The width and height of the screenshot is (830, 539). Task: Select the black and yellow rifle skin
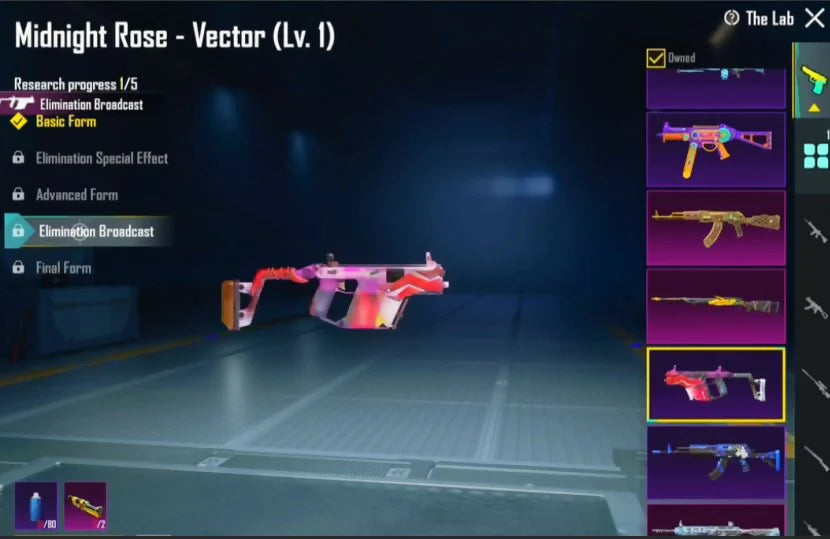715,305
